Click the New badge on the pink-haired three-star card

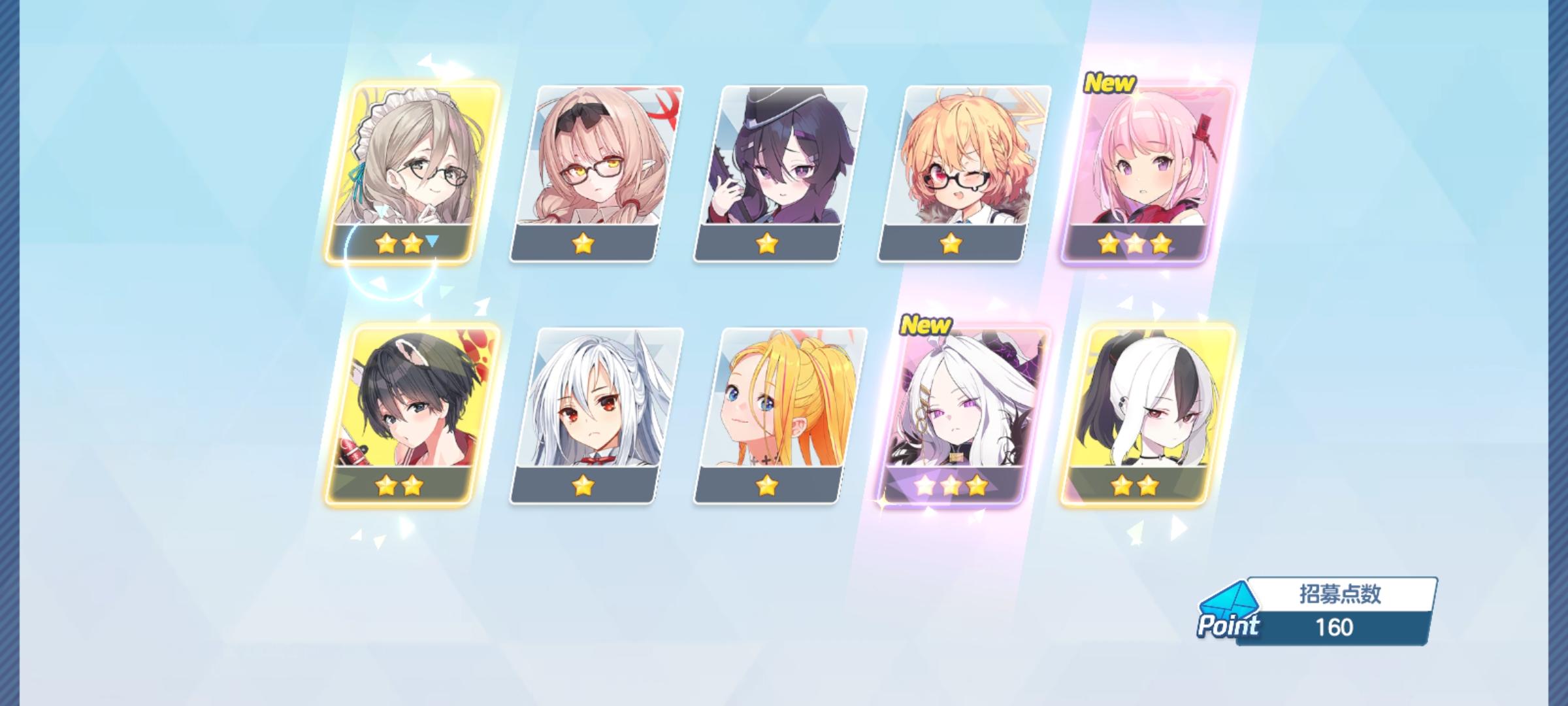1110,83
